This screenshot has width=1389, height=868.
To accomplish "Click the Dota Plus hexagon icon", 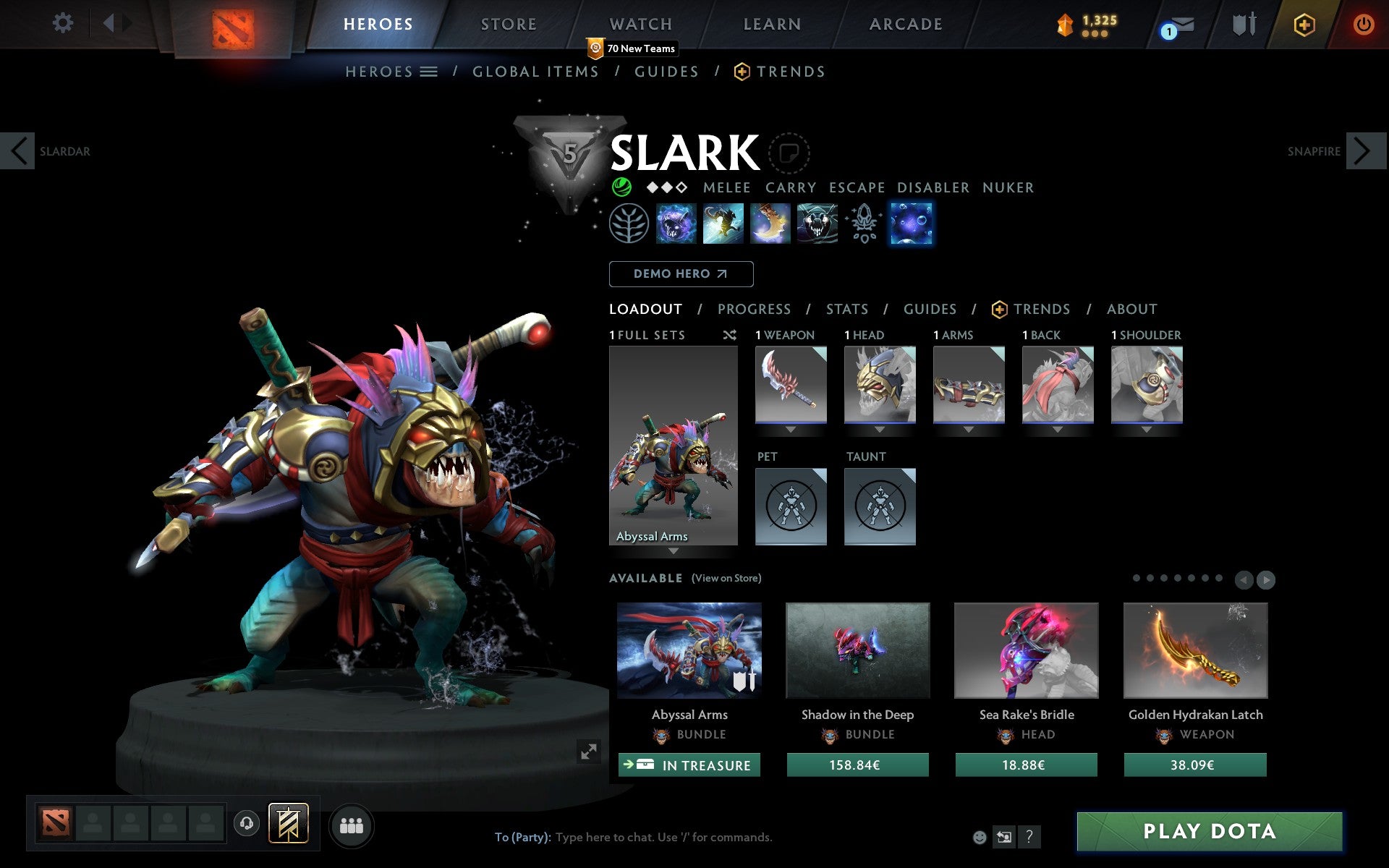I will (1303, 24).
